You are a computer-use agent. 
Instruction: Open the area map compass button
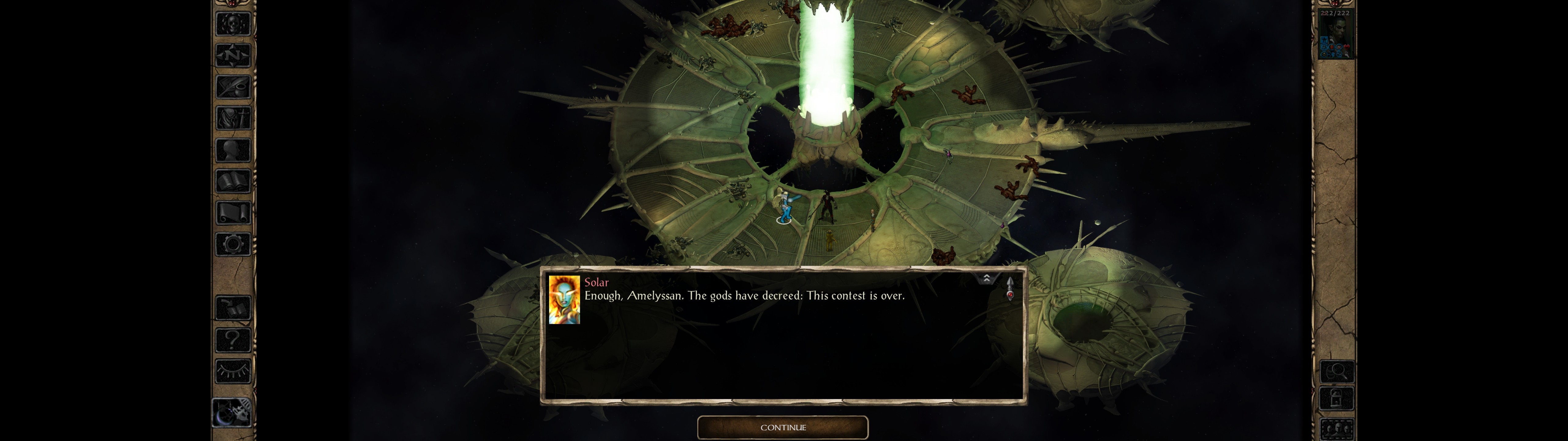coord(233,55)
